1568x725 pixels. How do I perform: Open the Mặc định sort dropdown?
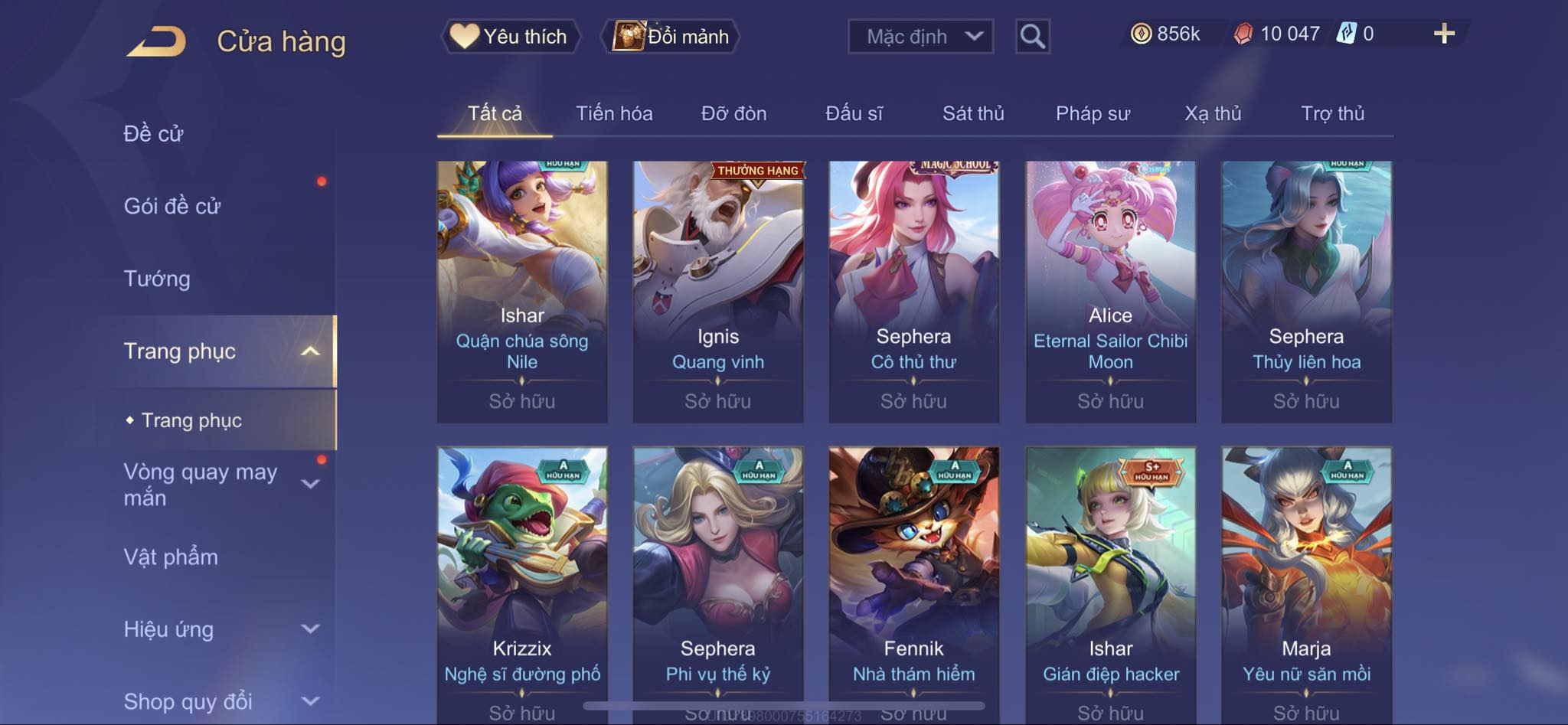(x=920, y=37)
